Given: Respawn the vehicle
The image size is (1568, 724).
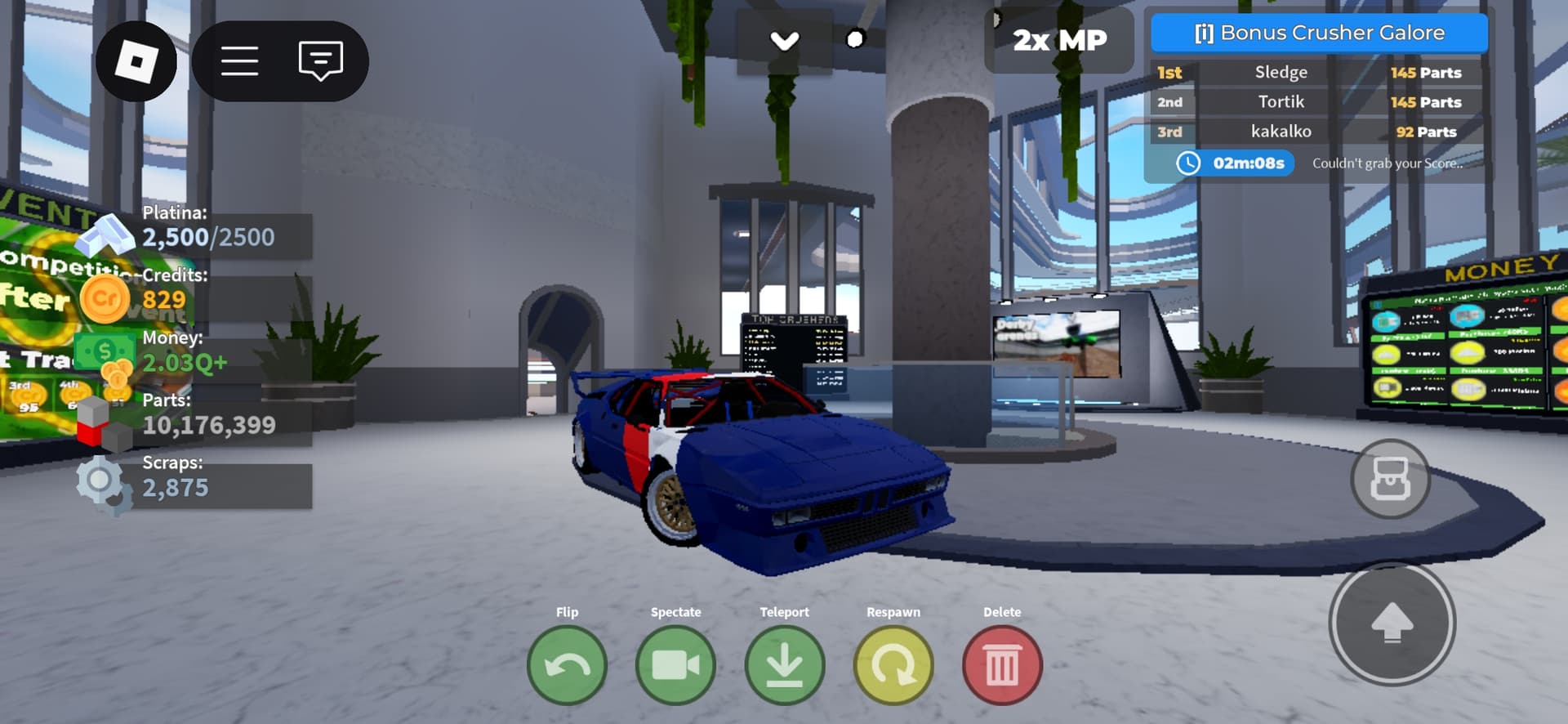Looking at the screenshot, I should pyautogui.click(x=893, y=665).
